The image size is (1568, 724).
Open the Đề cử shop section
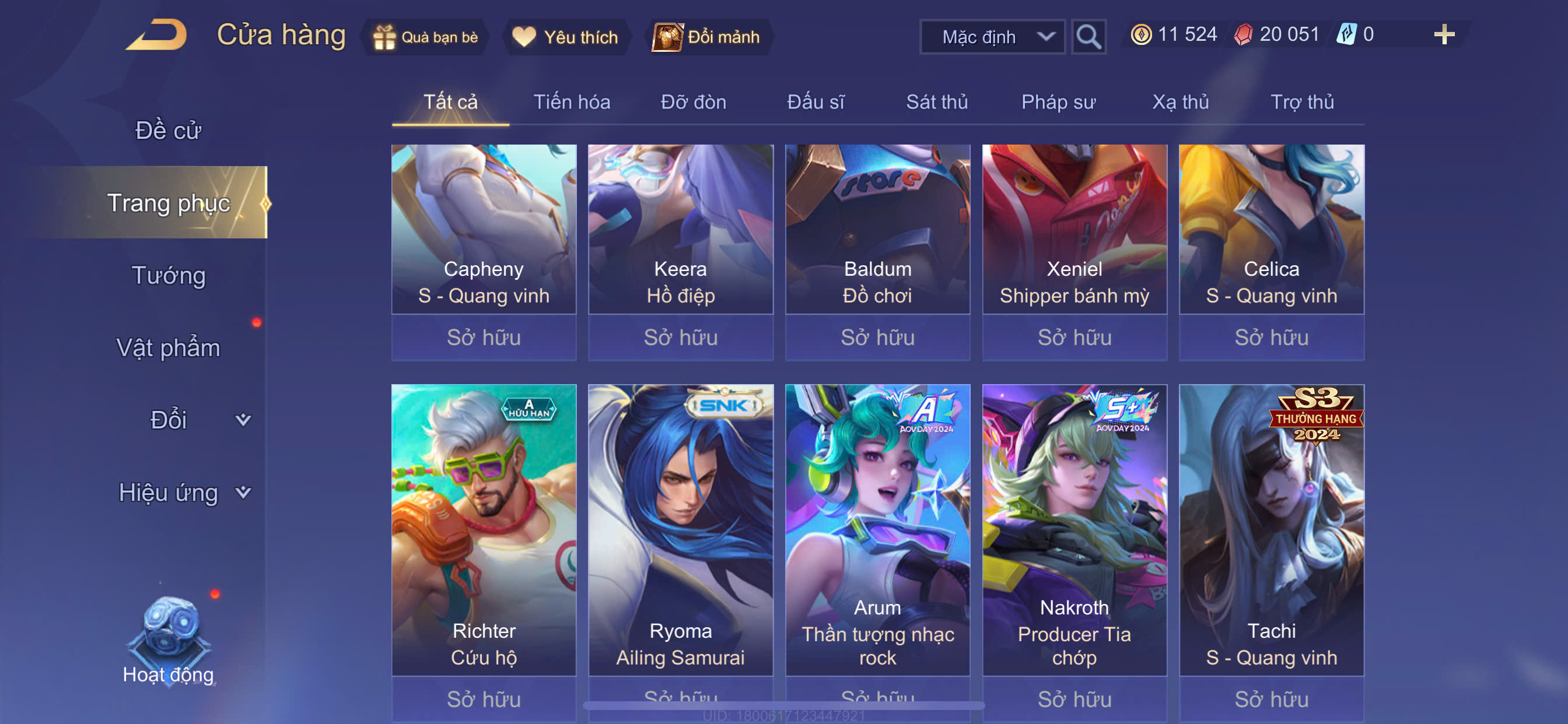(x=168, y=130)
